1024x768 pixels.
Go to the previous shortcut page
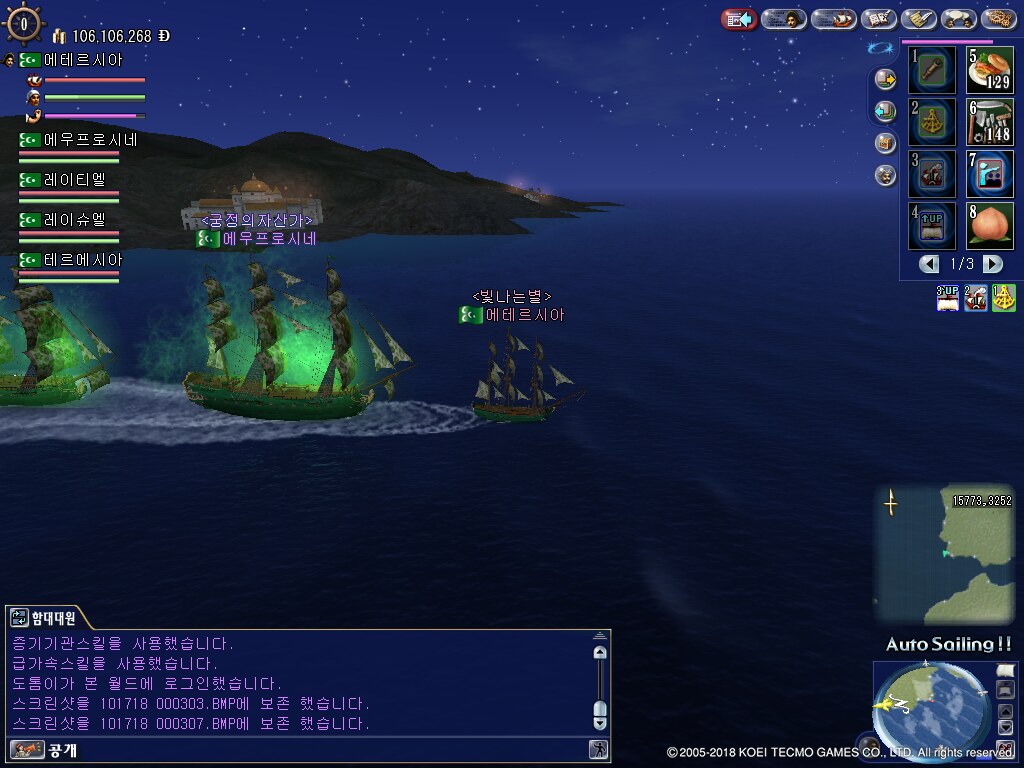click(x=929, y=264)
